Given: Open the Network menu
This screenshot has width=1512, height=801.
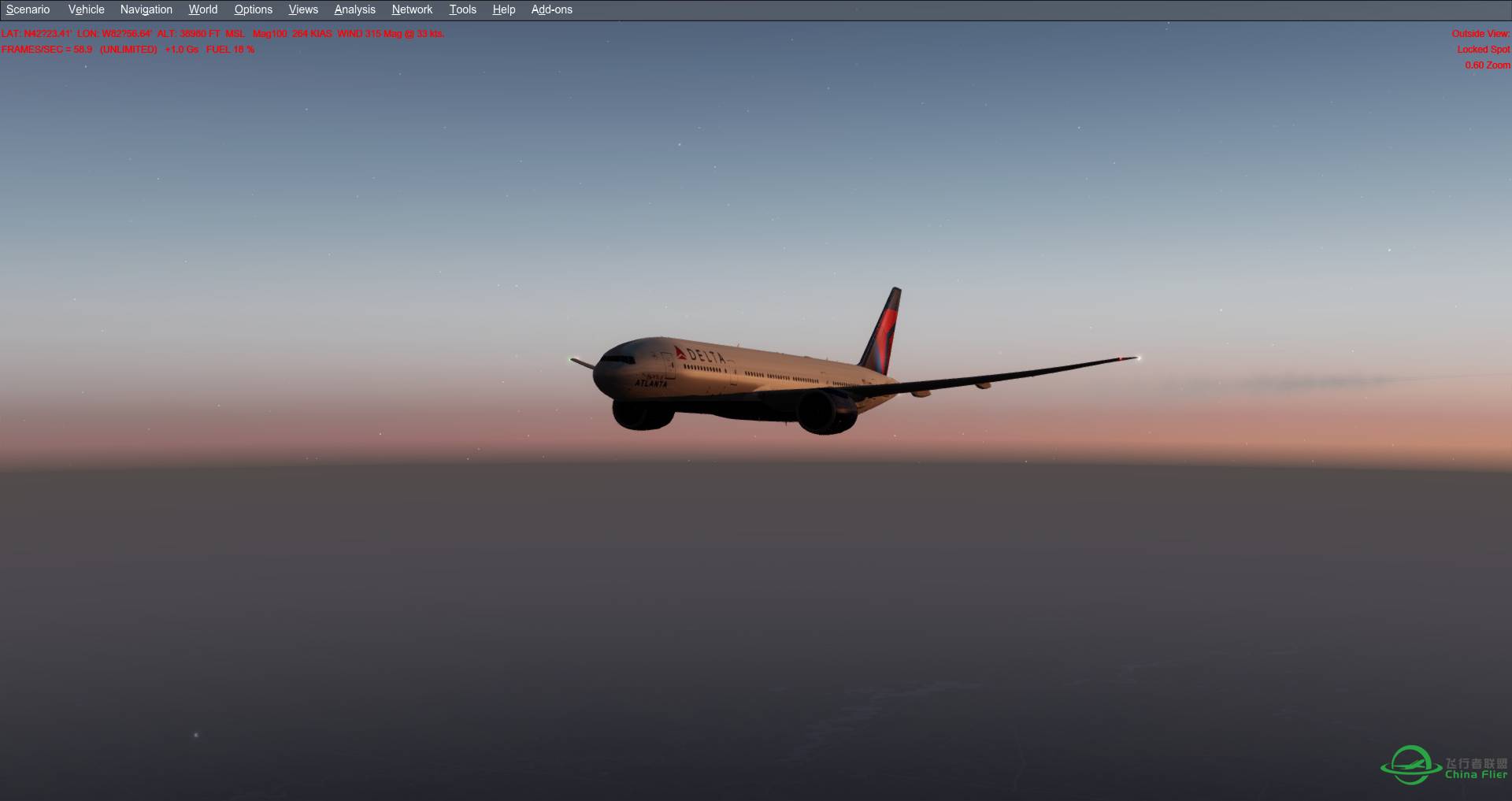Looking at the screenshot, I should pyautogui.click(x=412, y=9).
